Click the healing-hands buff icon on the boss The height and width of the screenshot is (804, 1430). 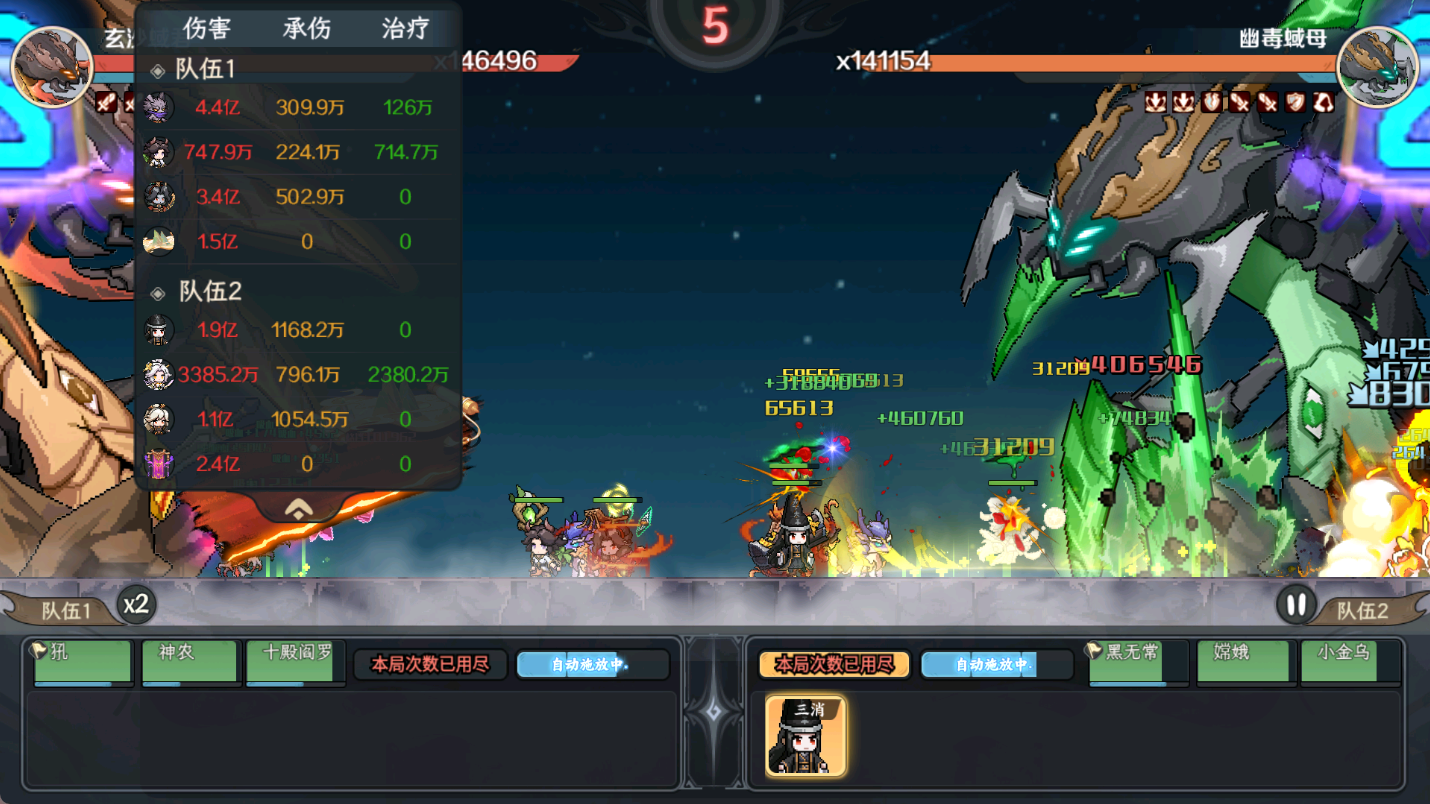(x=1210, y=102)
